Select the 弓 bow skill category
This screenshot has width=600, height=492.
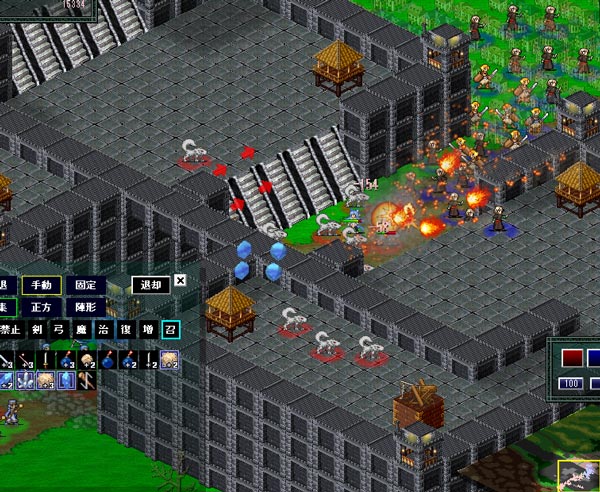point(59,331)
